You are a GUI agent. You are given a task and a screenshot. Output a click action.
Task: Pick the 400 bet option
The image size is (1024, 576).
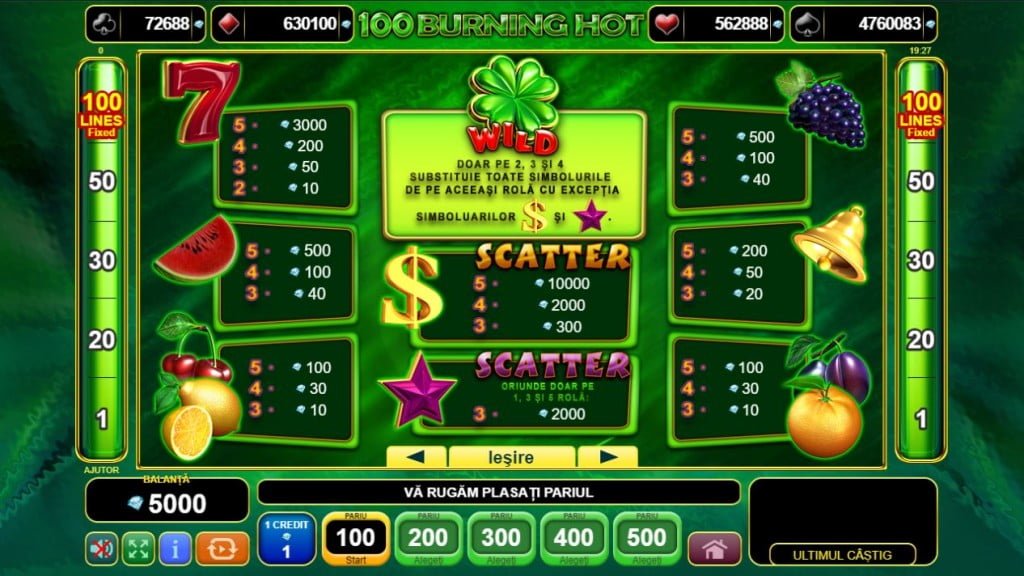[x=574, y=538]
